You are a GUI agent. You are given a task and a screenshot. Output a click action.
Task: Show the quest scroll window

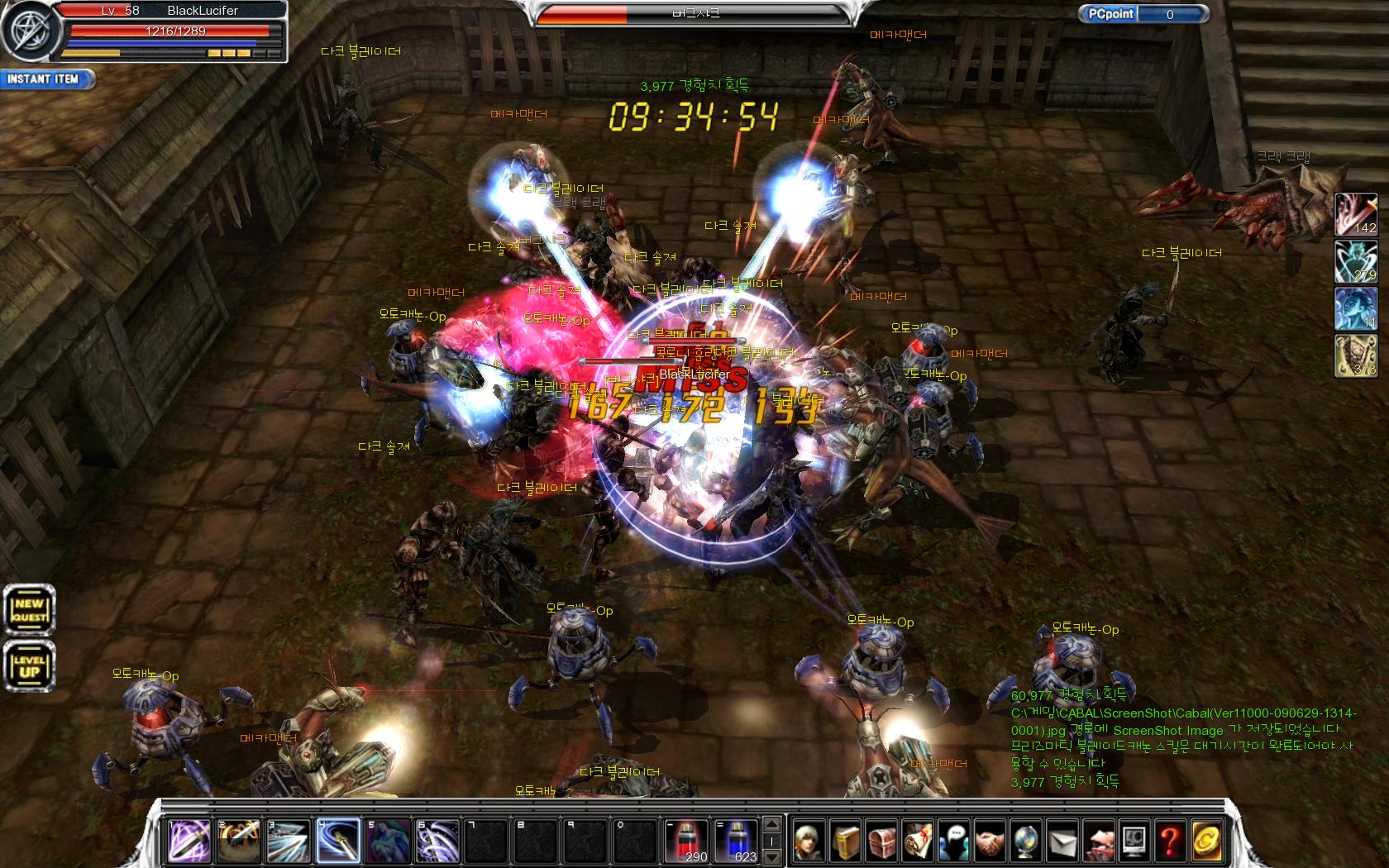point(917,842)
